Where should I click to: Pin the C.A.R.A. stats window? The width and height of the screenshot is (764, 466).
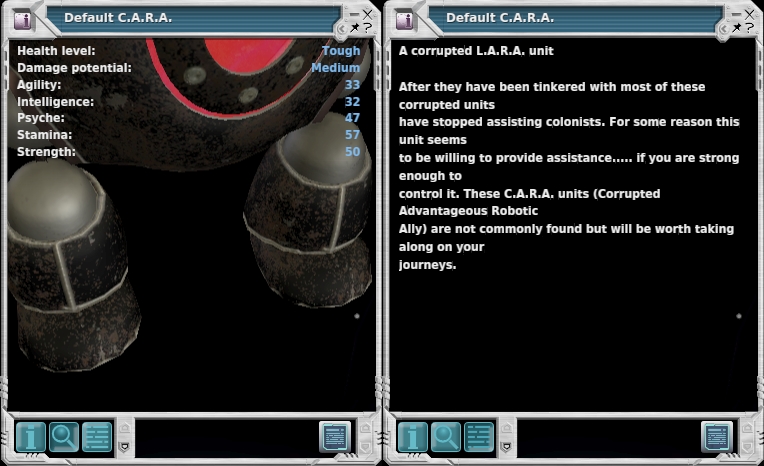pos(355,27)
